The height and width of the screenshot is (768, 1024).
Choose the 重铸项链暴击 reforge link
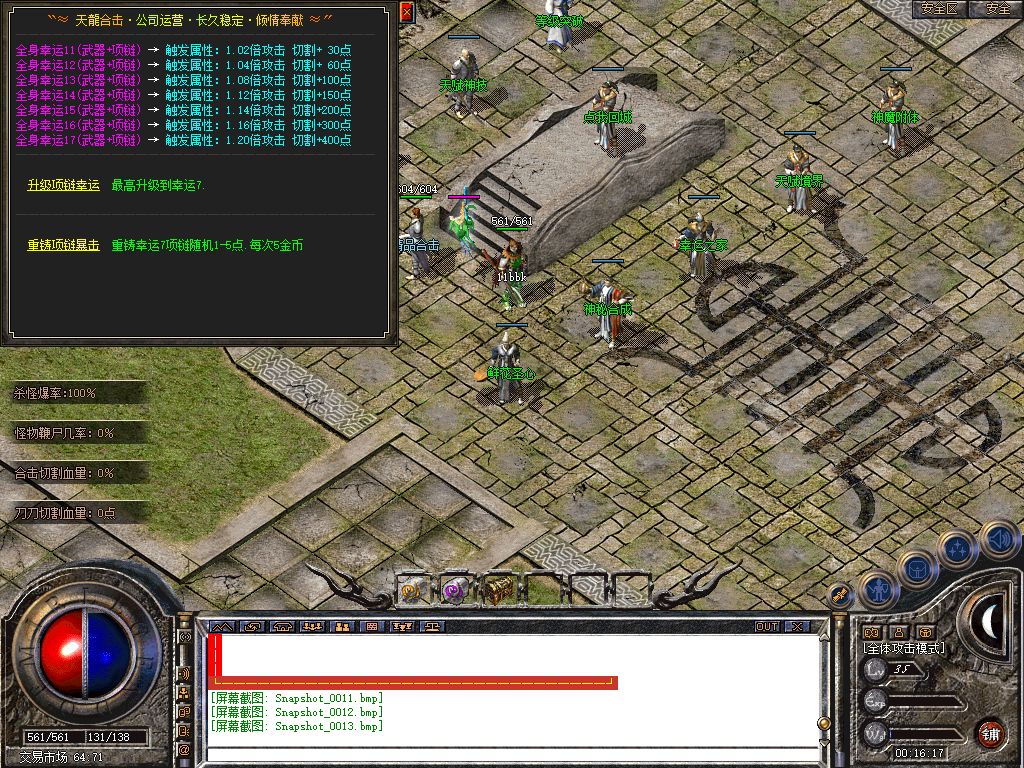63,245
